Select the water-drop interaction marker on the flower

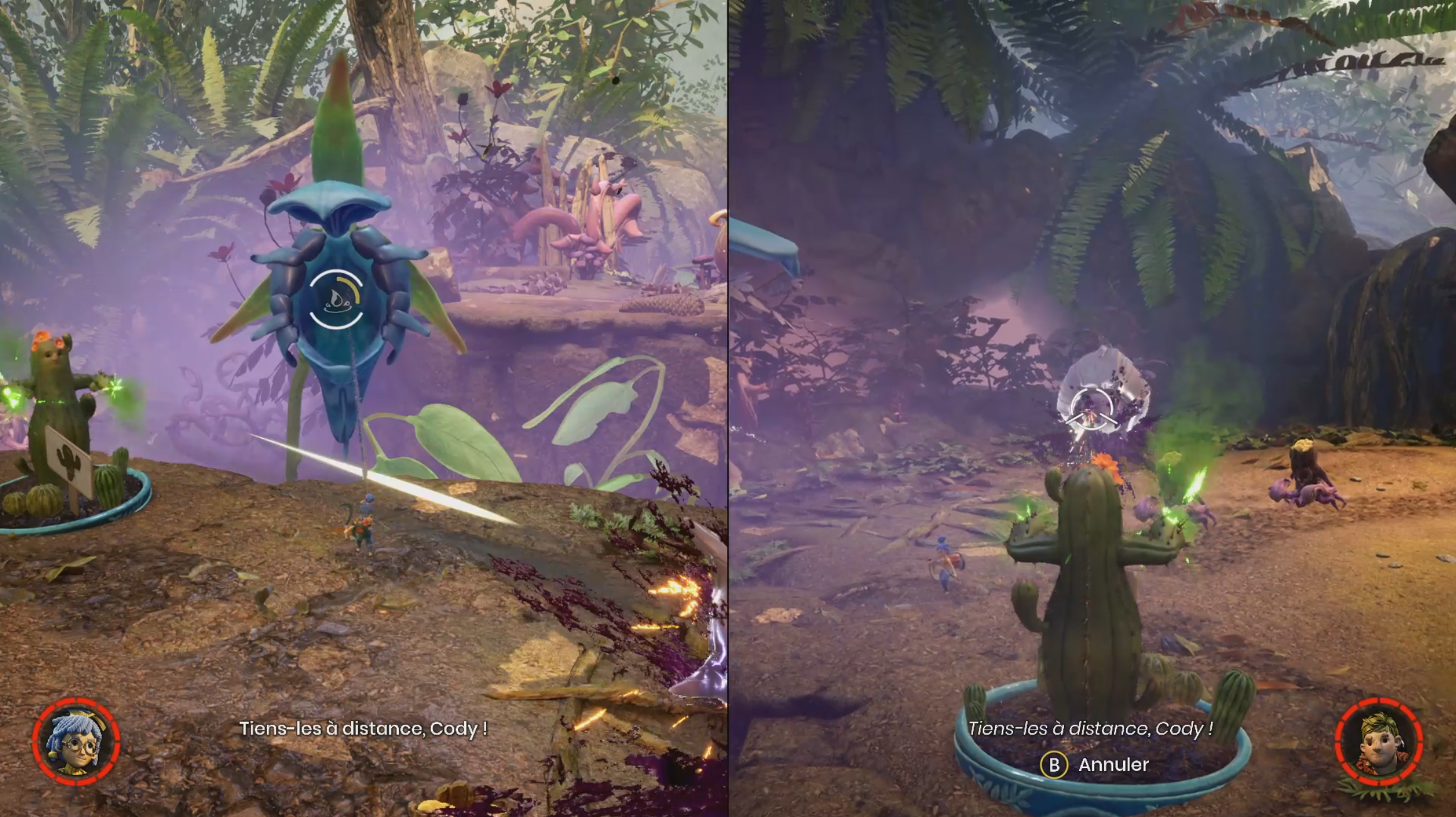pos(336,300)
